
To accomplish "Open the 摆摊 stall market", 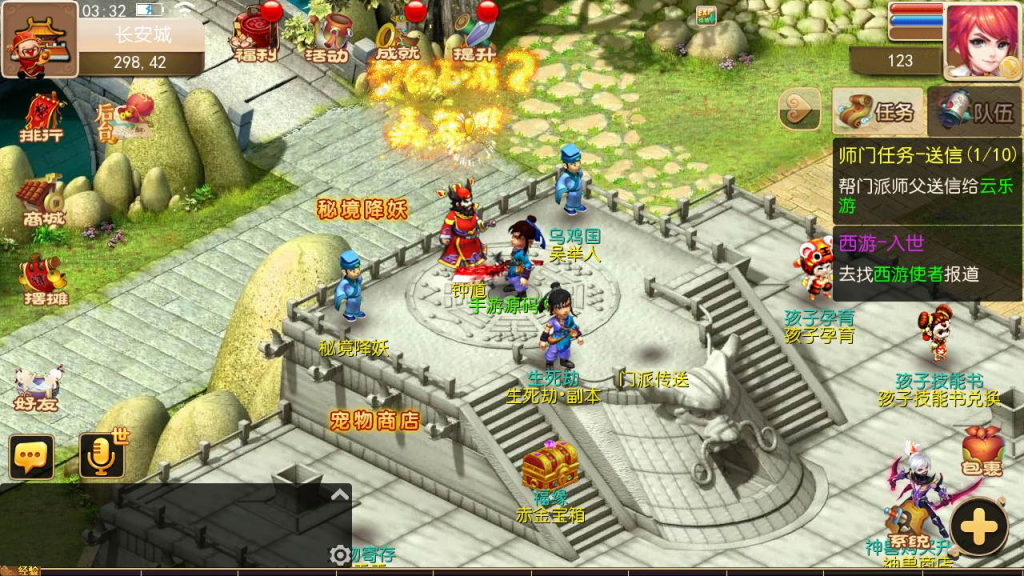I will coord(41,282).
